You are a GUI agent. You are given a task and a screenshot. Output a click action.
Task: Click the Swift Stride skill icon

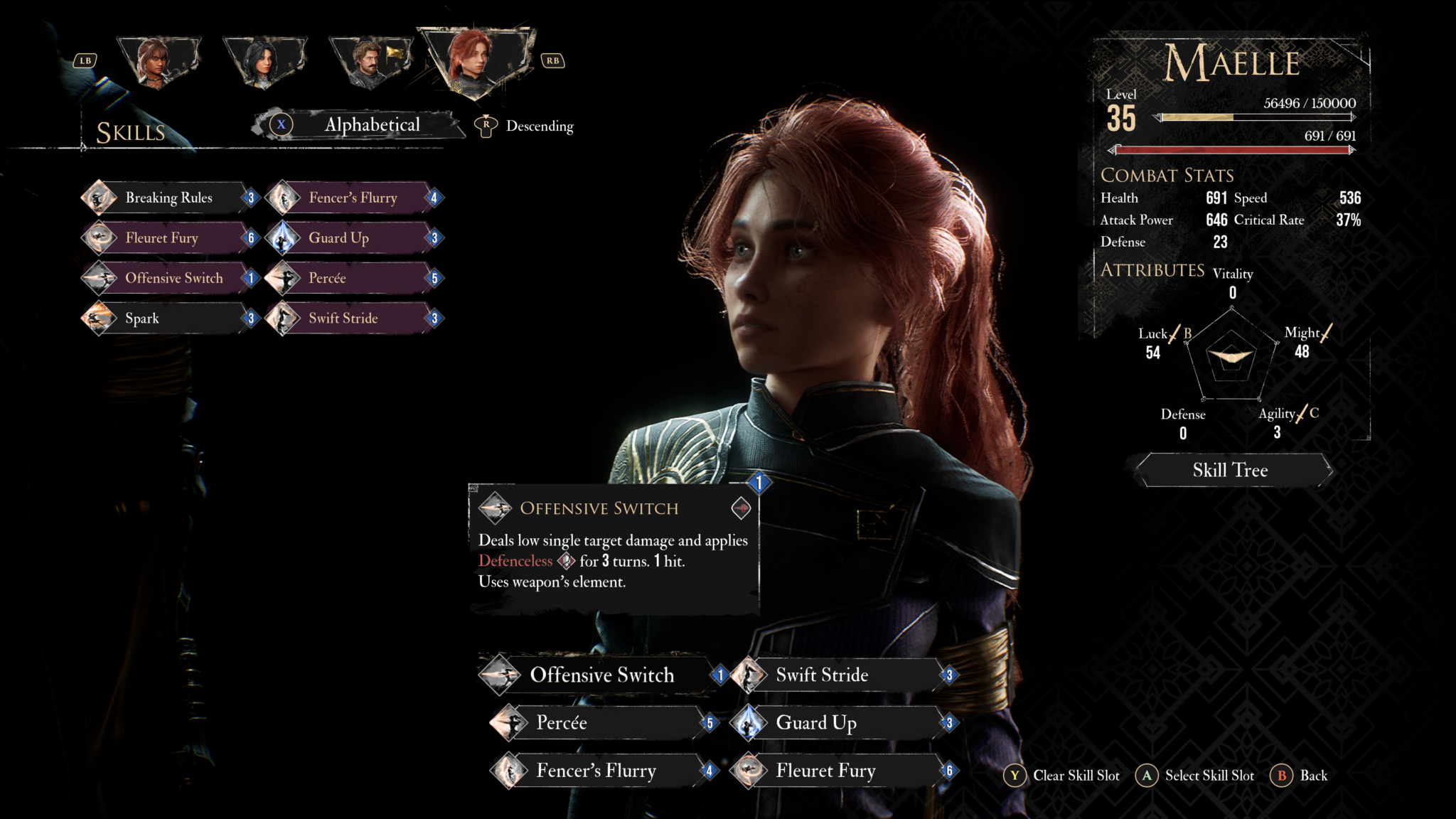click(x=284, y=318)
